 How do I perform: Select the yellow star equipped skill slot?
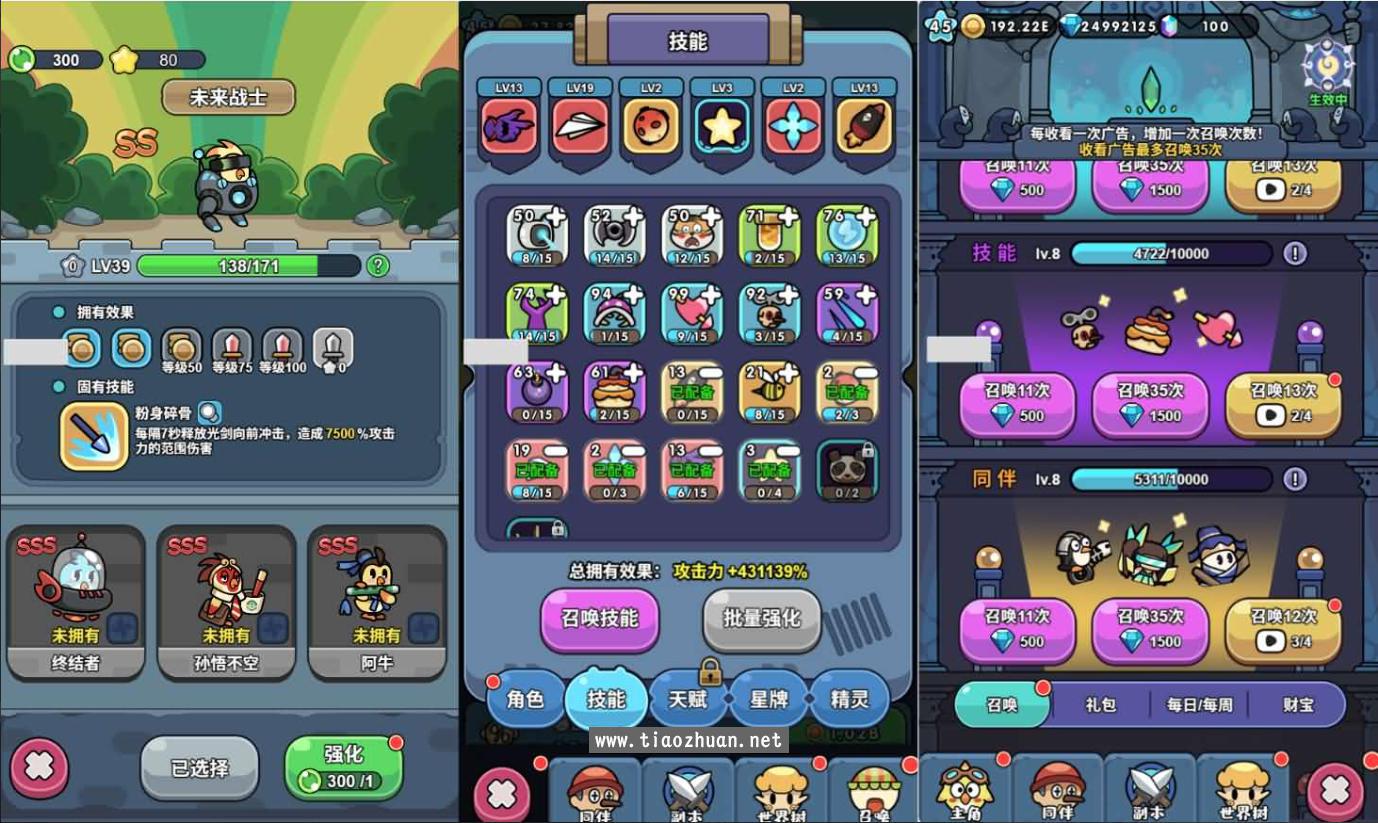pyautogui.click(x=722, y=126)
